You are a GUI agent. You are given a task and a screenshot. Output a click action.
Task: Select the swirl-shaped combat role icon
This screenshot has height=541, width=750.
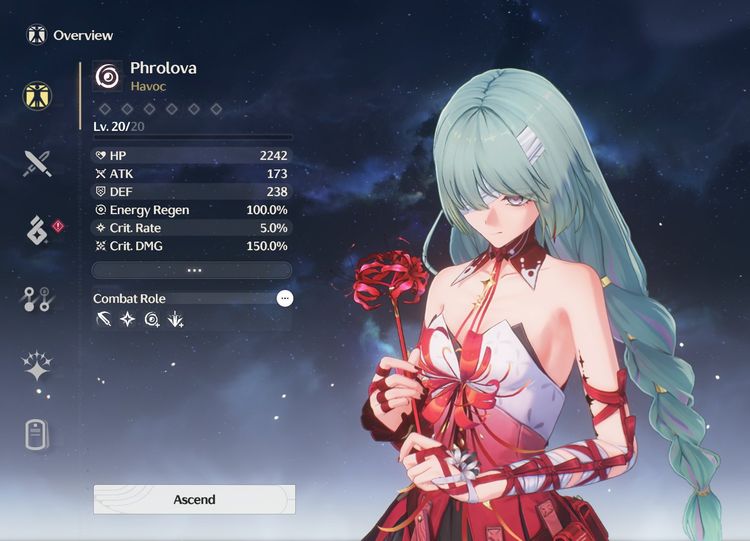tap(152, 320)
